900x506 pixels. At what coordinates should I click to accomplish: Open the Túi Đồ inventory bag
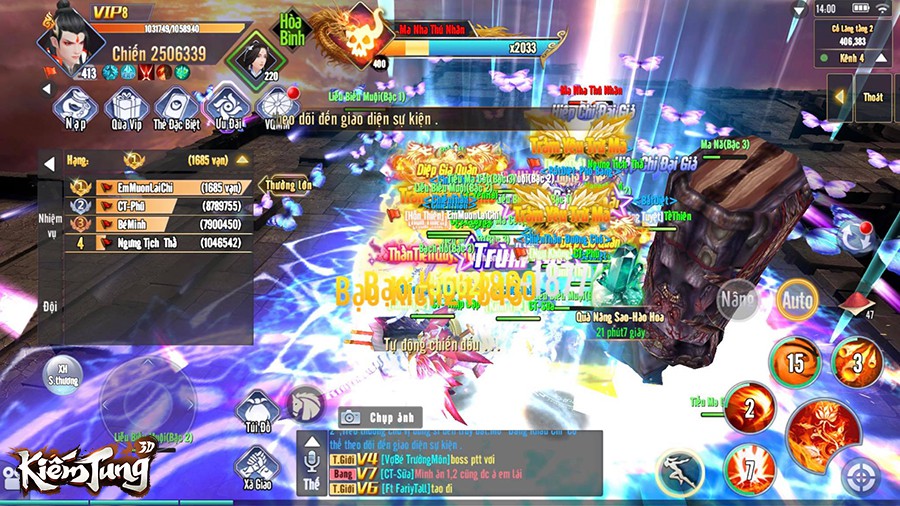[257, 410]
